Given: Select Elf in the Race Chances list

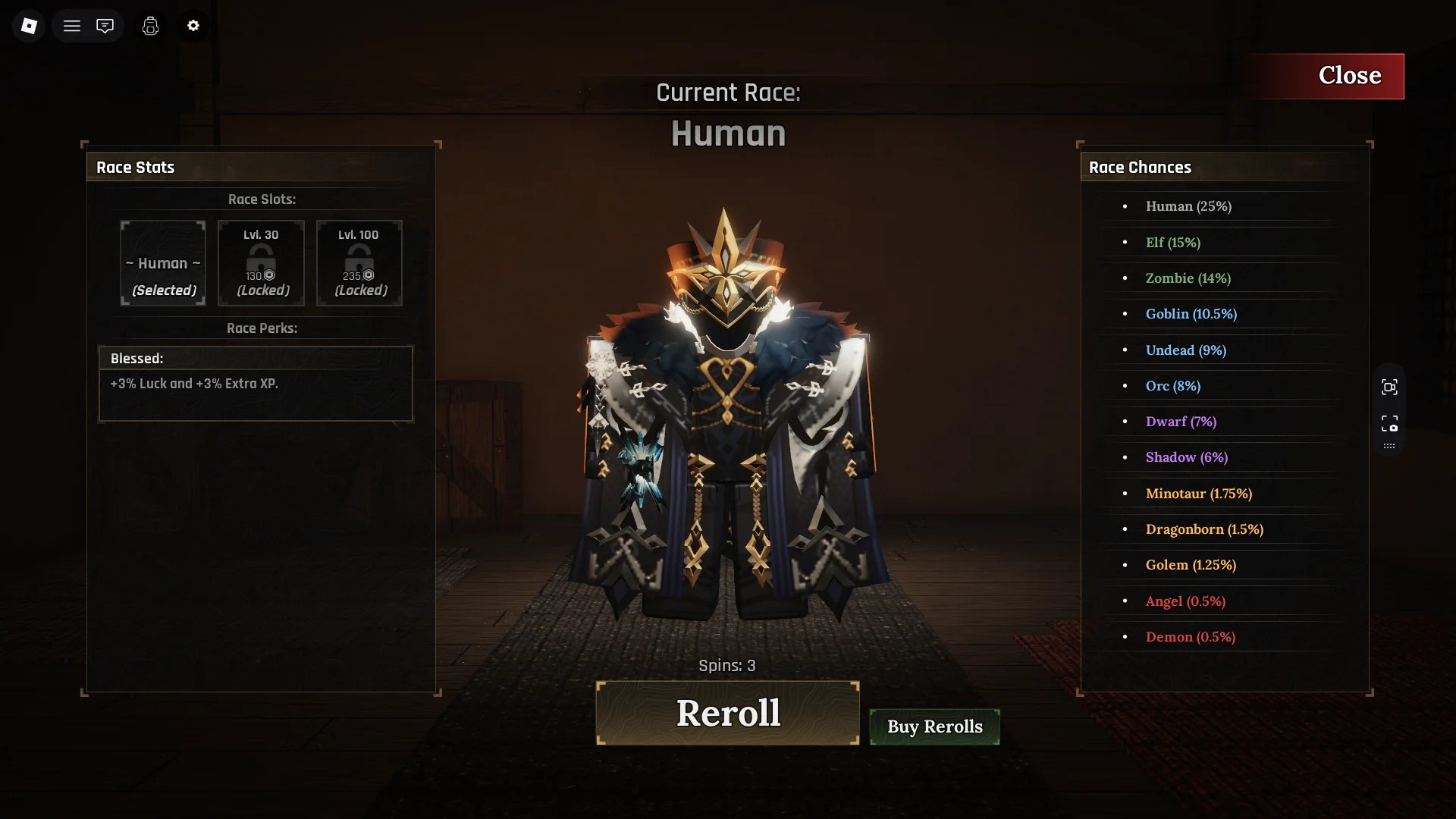Looking at the screenshot, I should 1172,242.
